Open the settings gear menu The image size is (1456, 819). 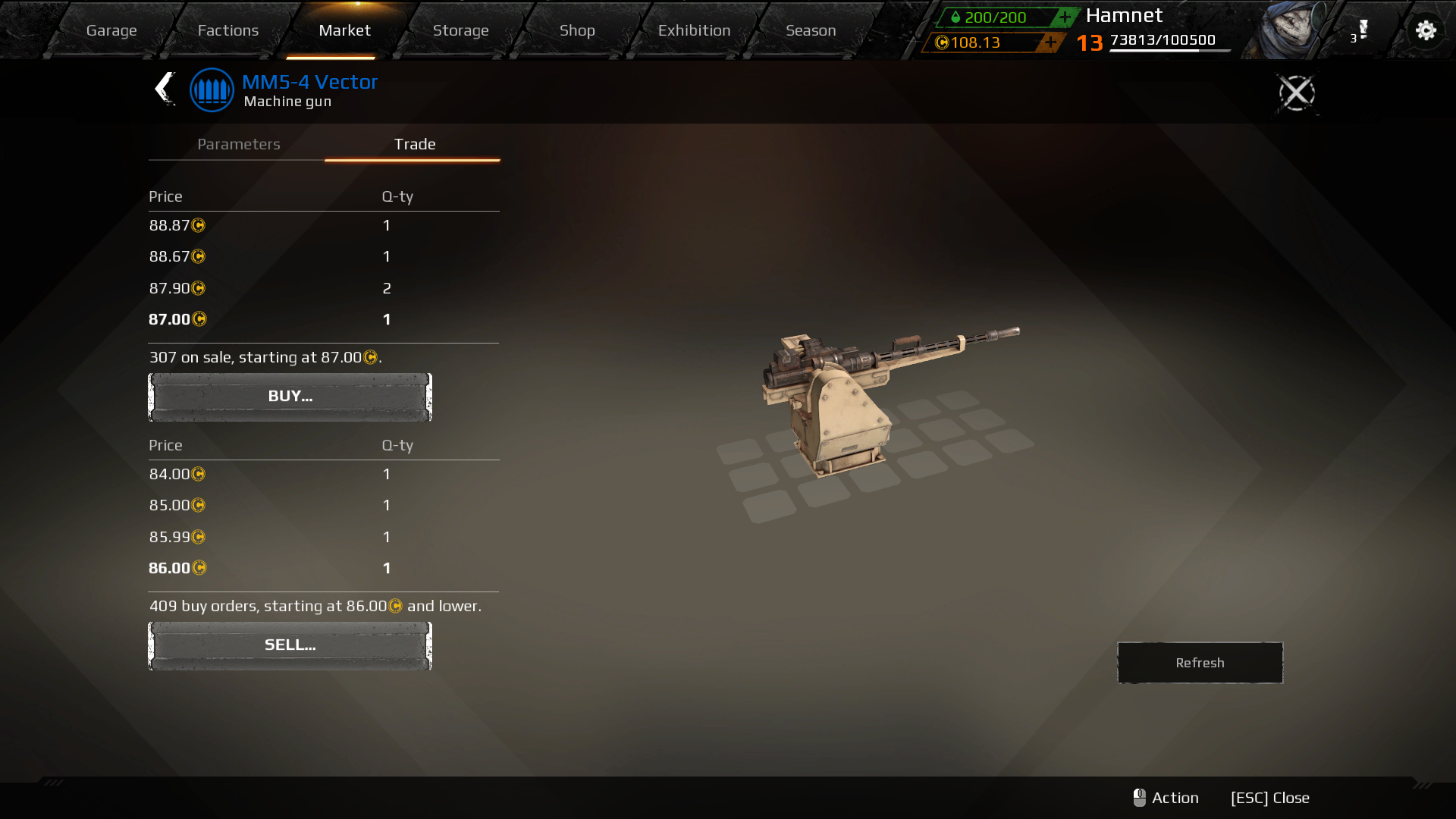point(1426,30)
